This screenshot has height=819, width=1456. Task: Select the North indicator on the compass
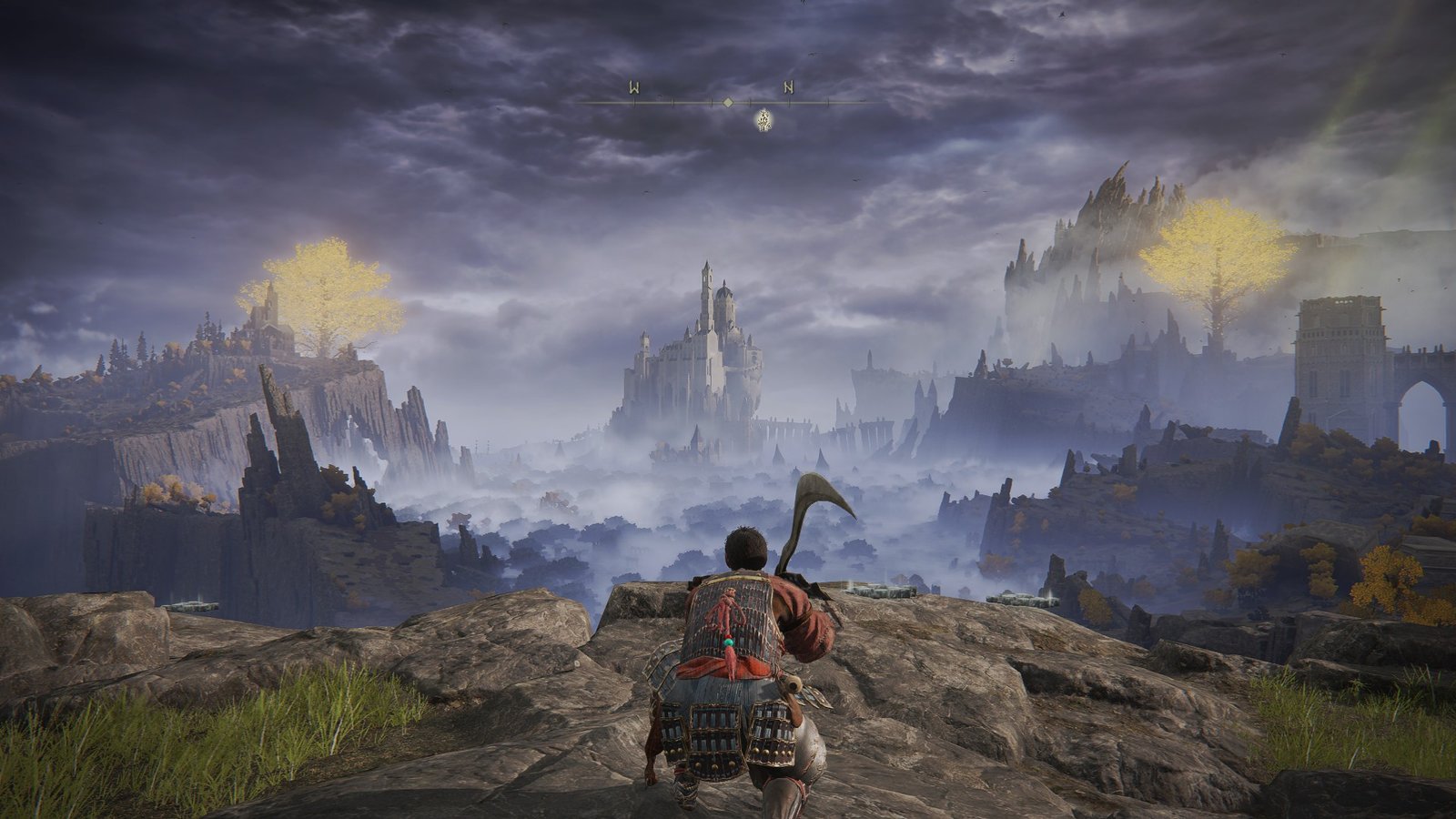tap(789, 87)
